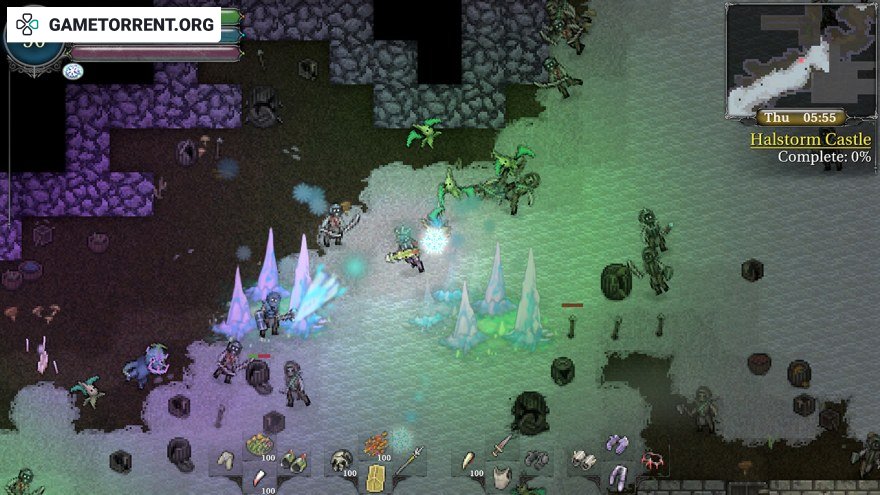Select the white armored gloves slot
Viewport: 880px width, 495px height.
click(x=583, y=460)
